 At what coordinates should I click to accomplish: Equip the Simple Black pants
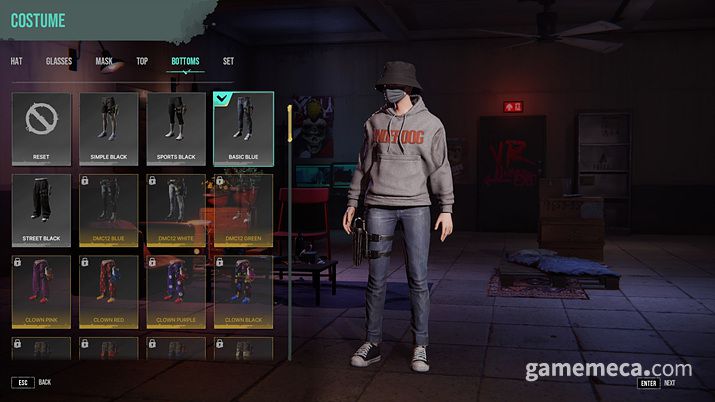click(109, 128)
